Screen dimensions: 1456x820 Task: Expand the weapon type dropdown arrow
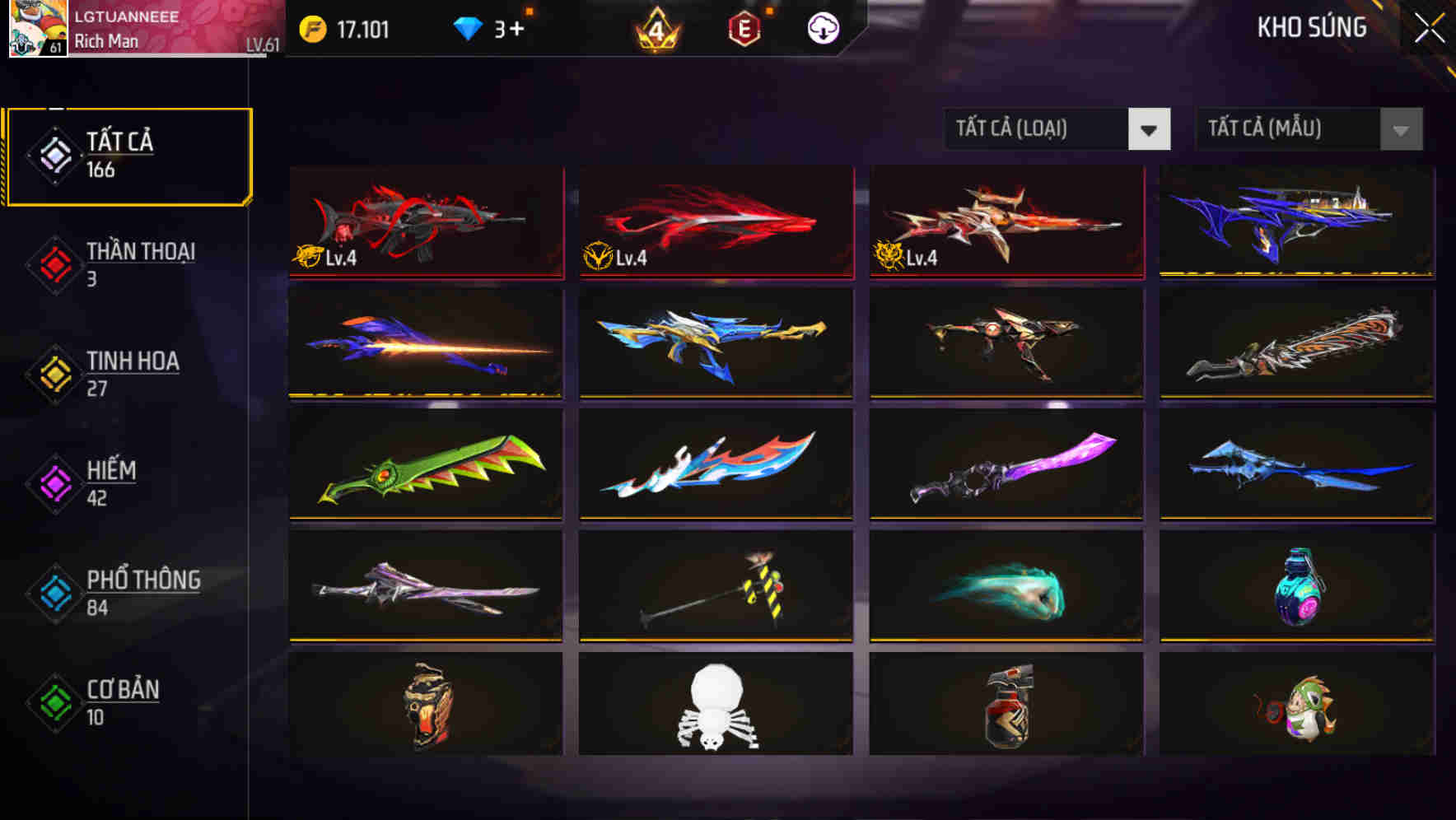(1150, 129)
